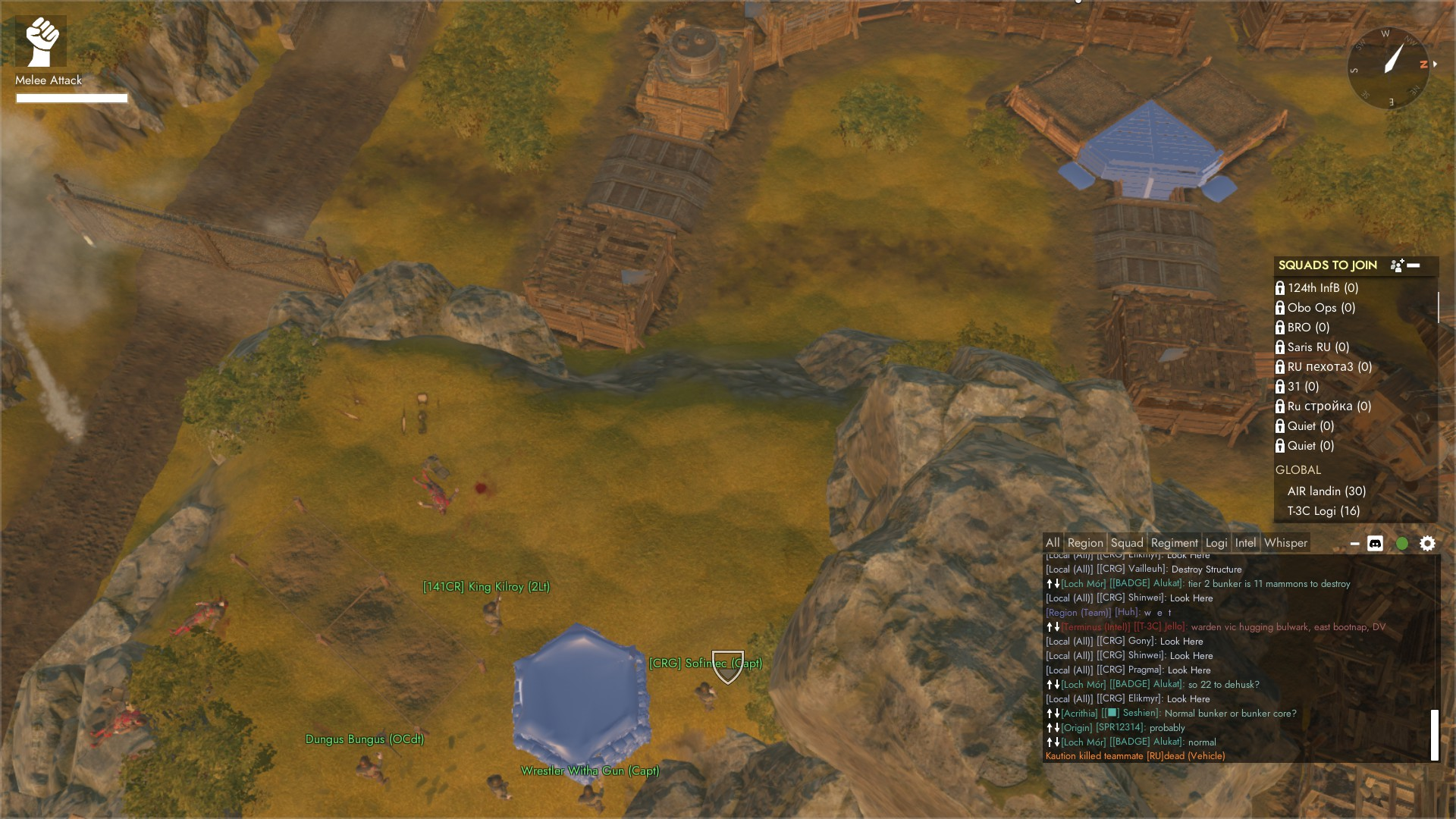This screenshot has width=1456, height=819.
Task: Join the 124th InfB squad
Action: pos(1323,288)
